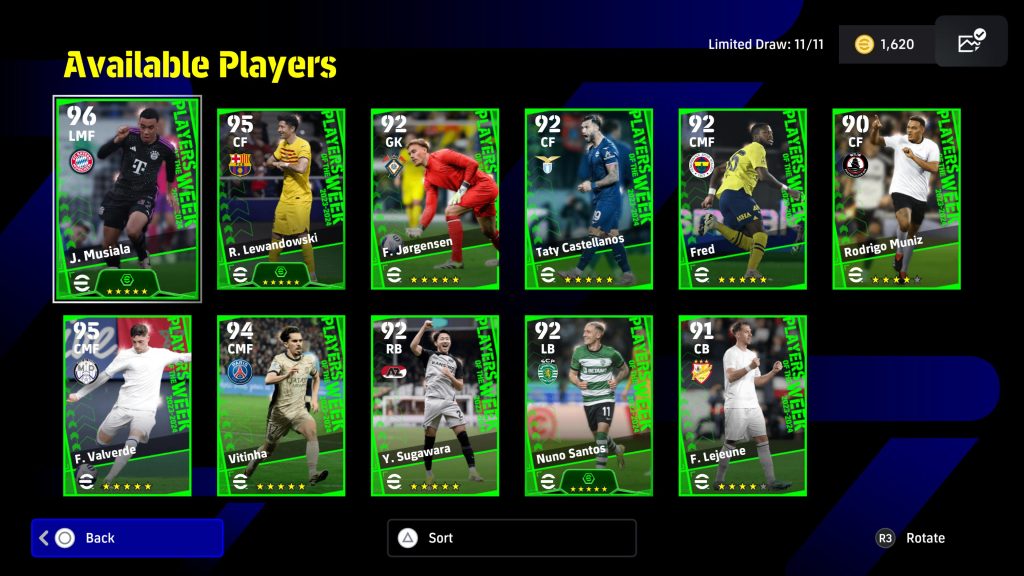Open the Fred player card
This screenshot has height=576, width=1024.
[x=743, y=198]
